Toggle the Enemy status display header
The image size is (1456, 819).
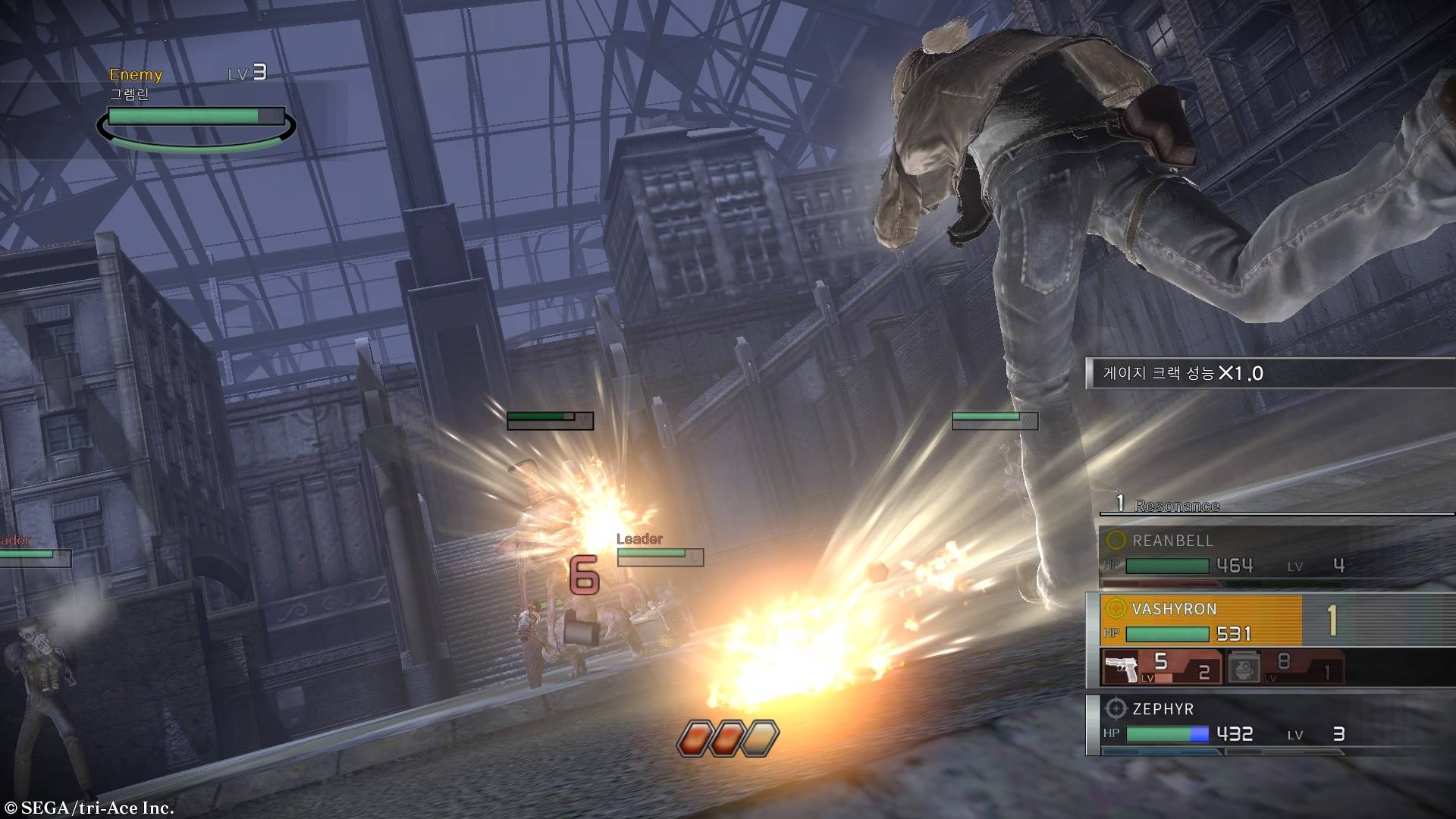(x=136, y=74)
